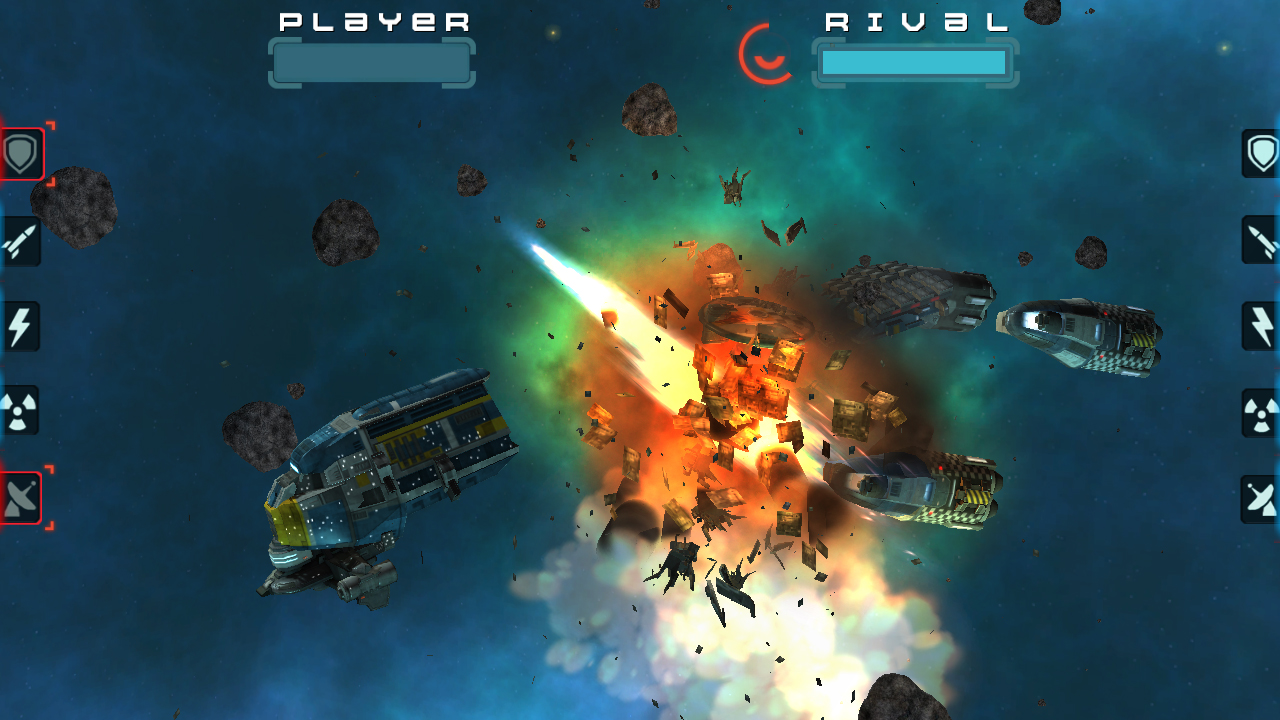This screenshot has width=1280, height=720.
Task: Toggle the red-highlighted satellite dish ability
Action: click(20, 497)
